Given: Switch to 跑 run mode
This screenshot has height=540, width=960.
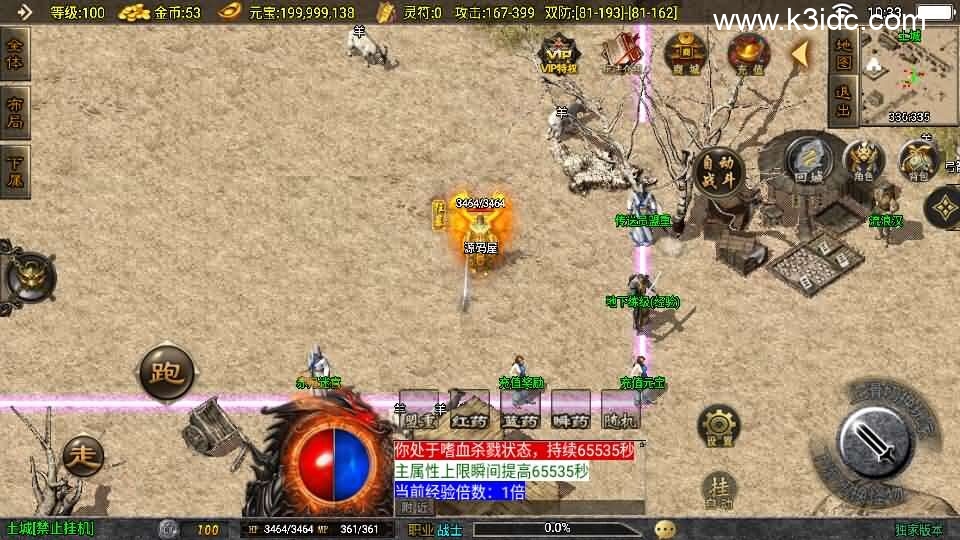Looking at the screenshot, I should (x=165, y=373).
